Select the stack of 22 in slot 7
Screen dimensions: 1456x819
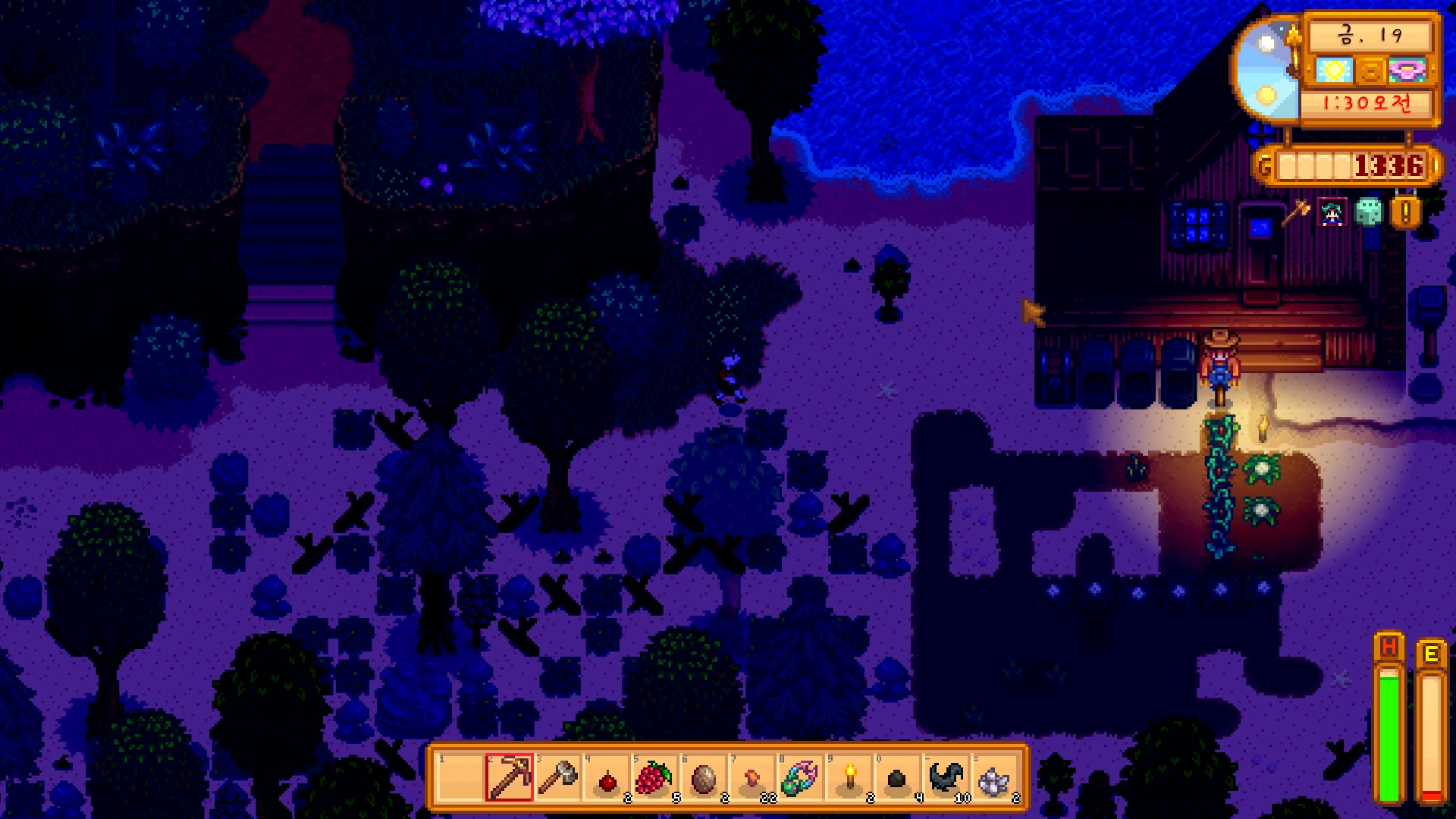click(x=752, y=779)
